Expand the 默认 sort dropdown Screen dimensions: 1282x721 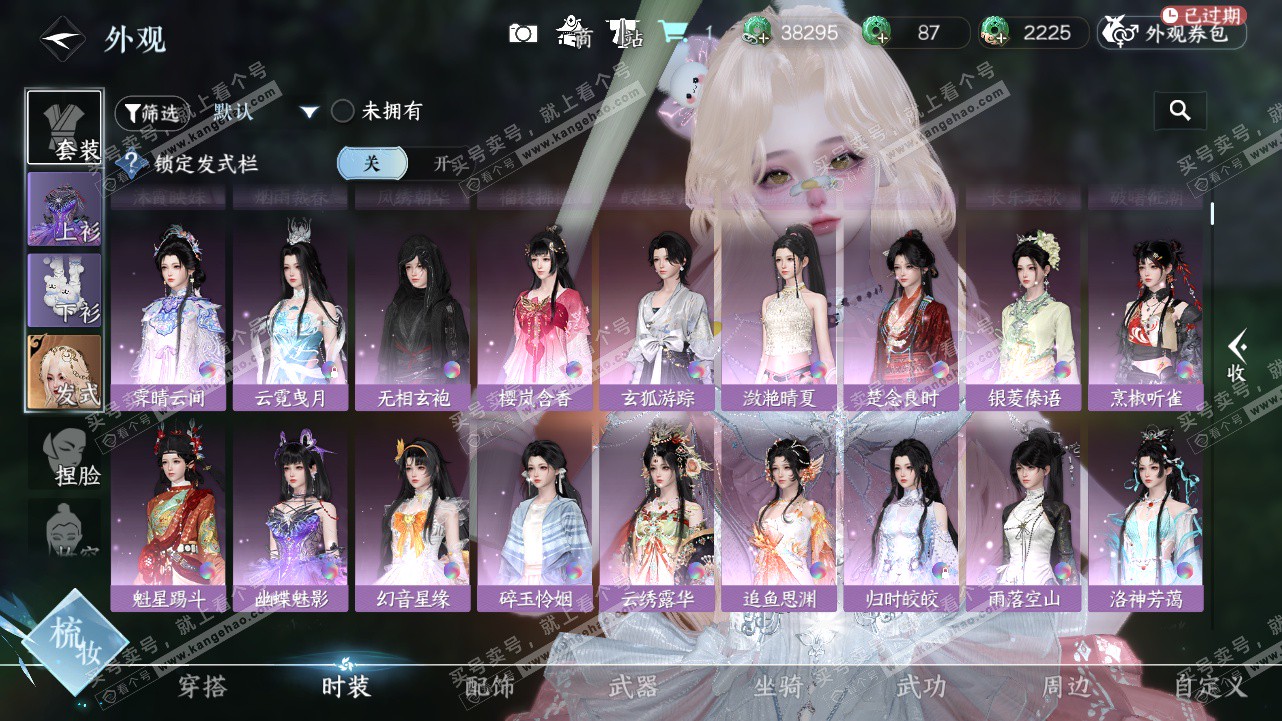pyautogui.click(x=309, y=112)
